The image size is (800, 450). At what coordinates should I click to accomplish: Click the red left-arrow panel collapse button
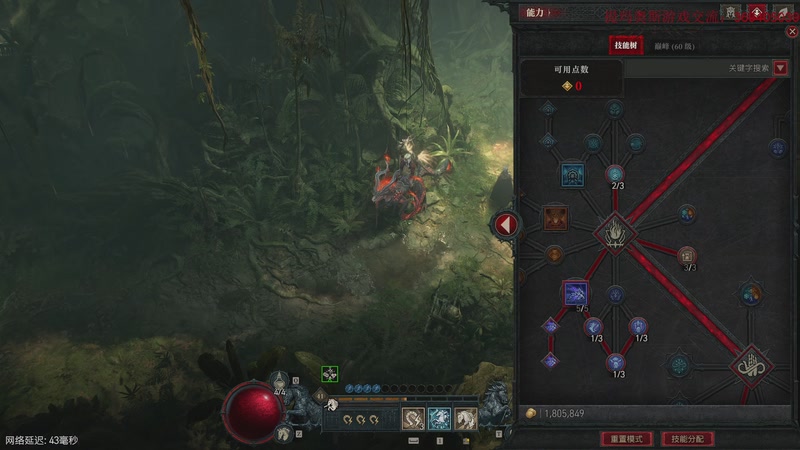click(506, 225)
